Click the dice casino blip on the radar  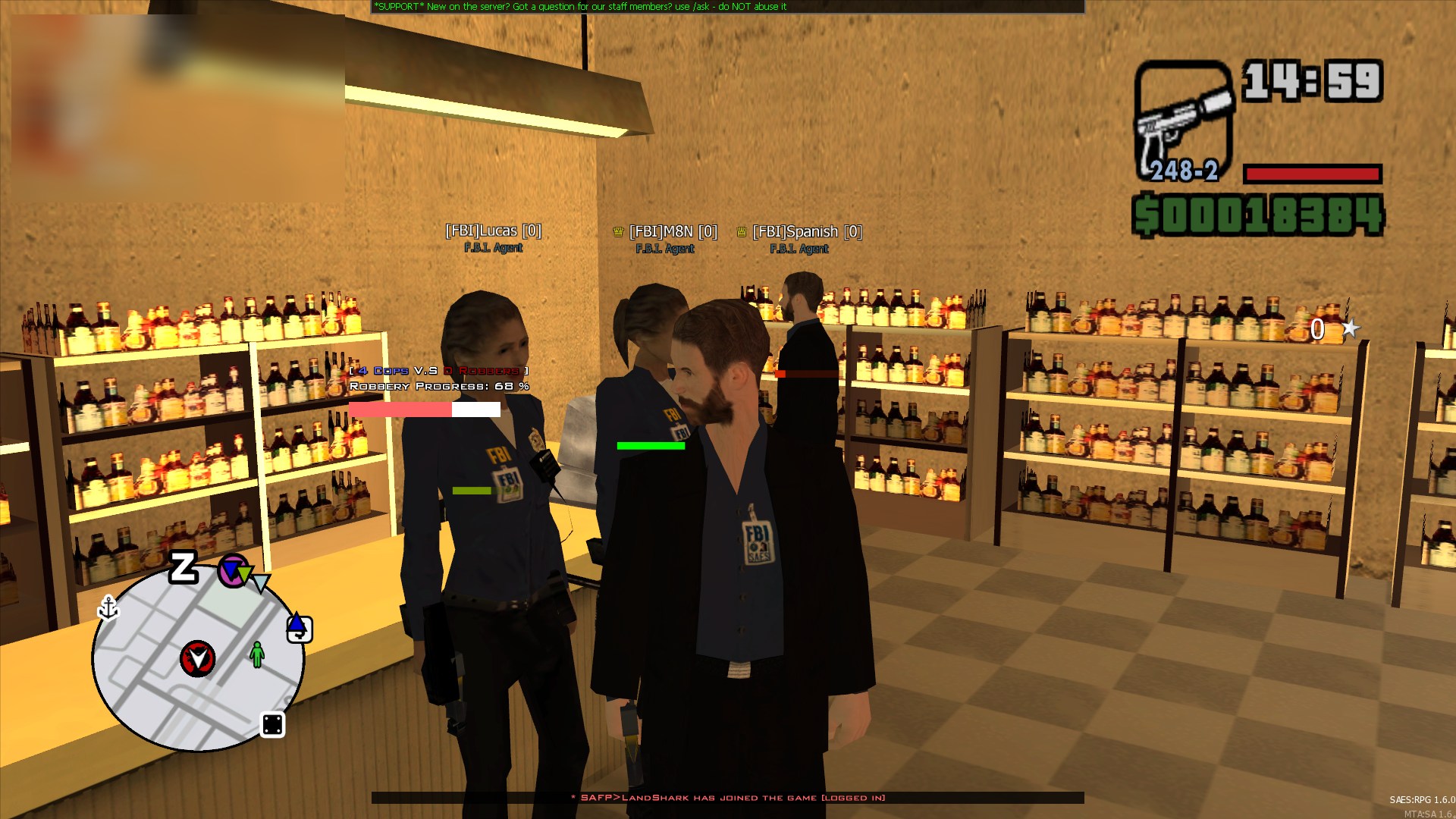click(x=272, y=725)
